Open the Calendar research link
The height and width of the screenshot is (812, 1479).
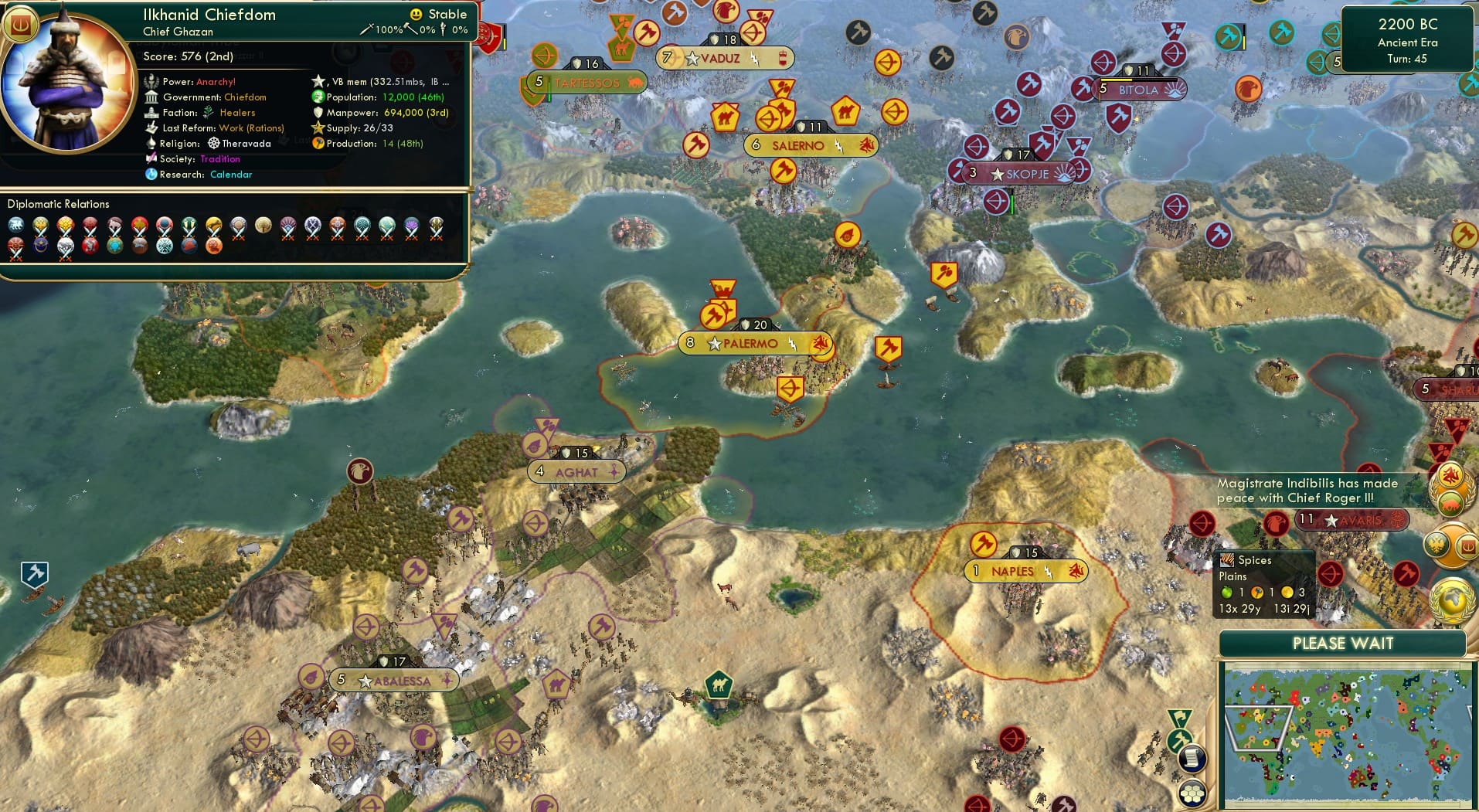tap(230, 175)
